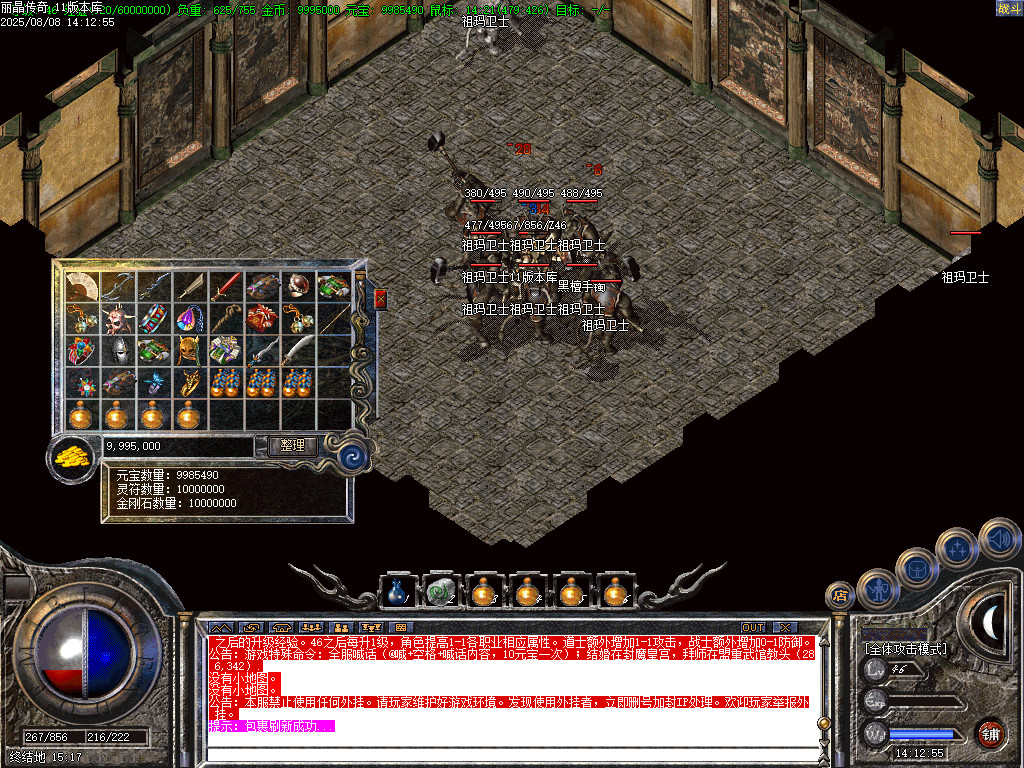
Task: Use the blue potion in the hotbar
Action: click(397, 593)
